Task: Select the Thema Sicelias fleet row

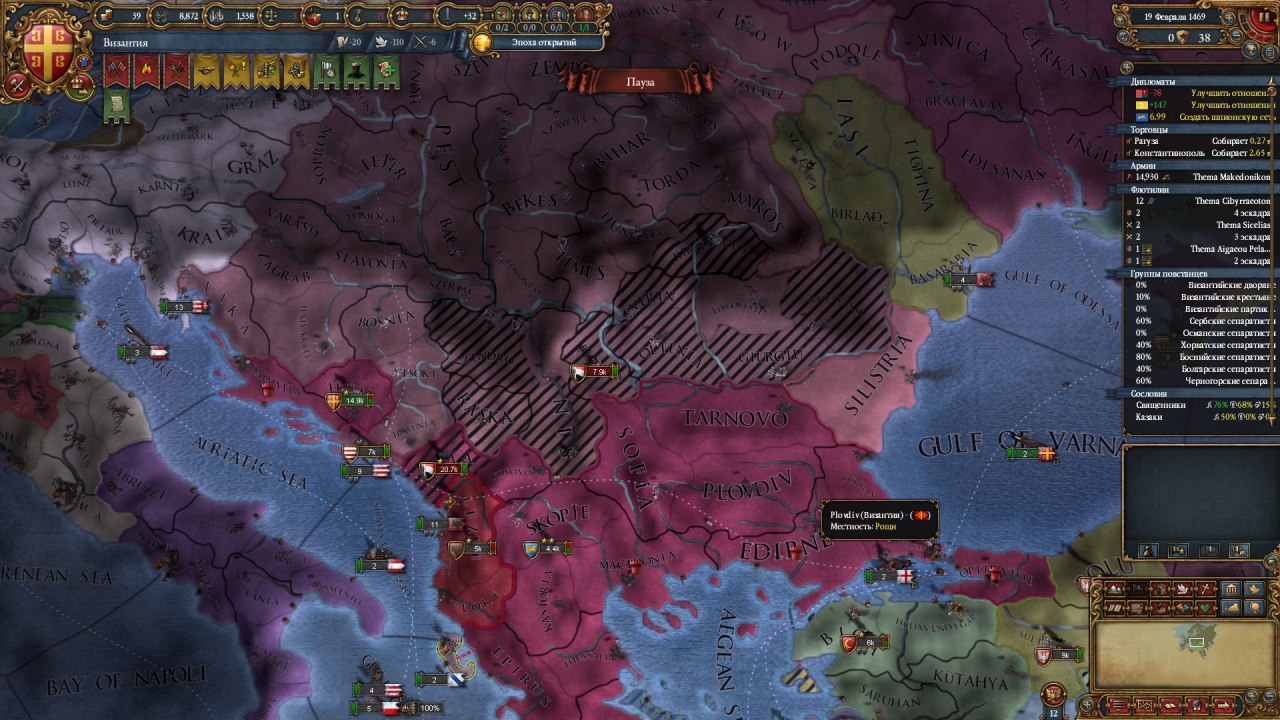Action: 1202,225
